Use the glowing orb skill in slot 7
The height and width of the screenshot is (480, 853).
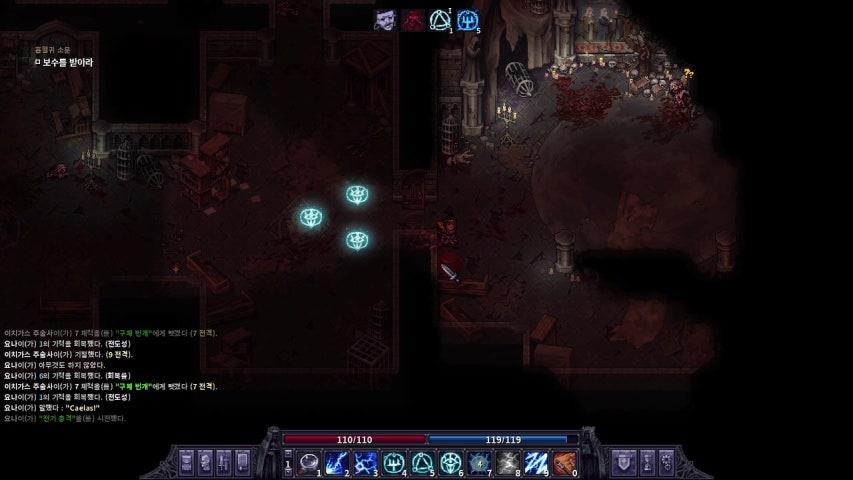pyautogui.click(x=480, y=462)
